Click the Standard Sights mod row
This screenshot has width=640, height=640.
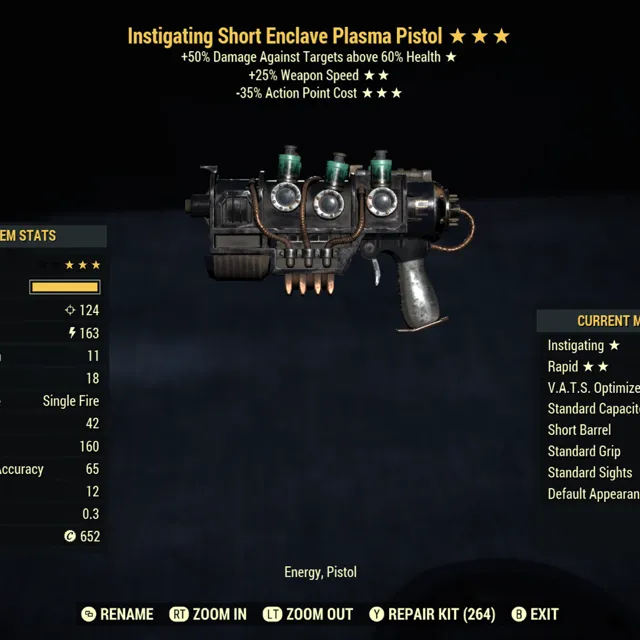[589, 472]
